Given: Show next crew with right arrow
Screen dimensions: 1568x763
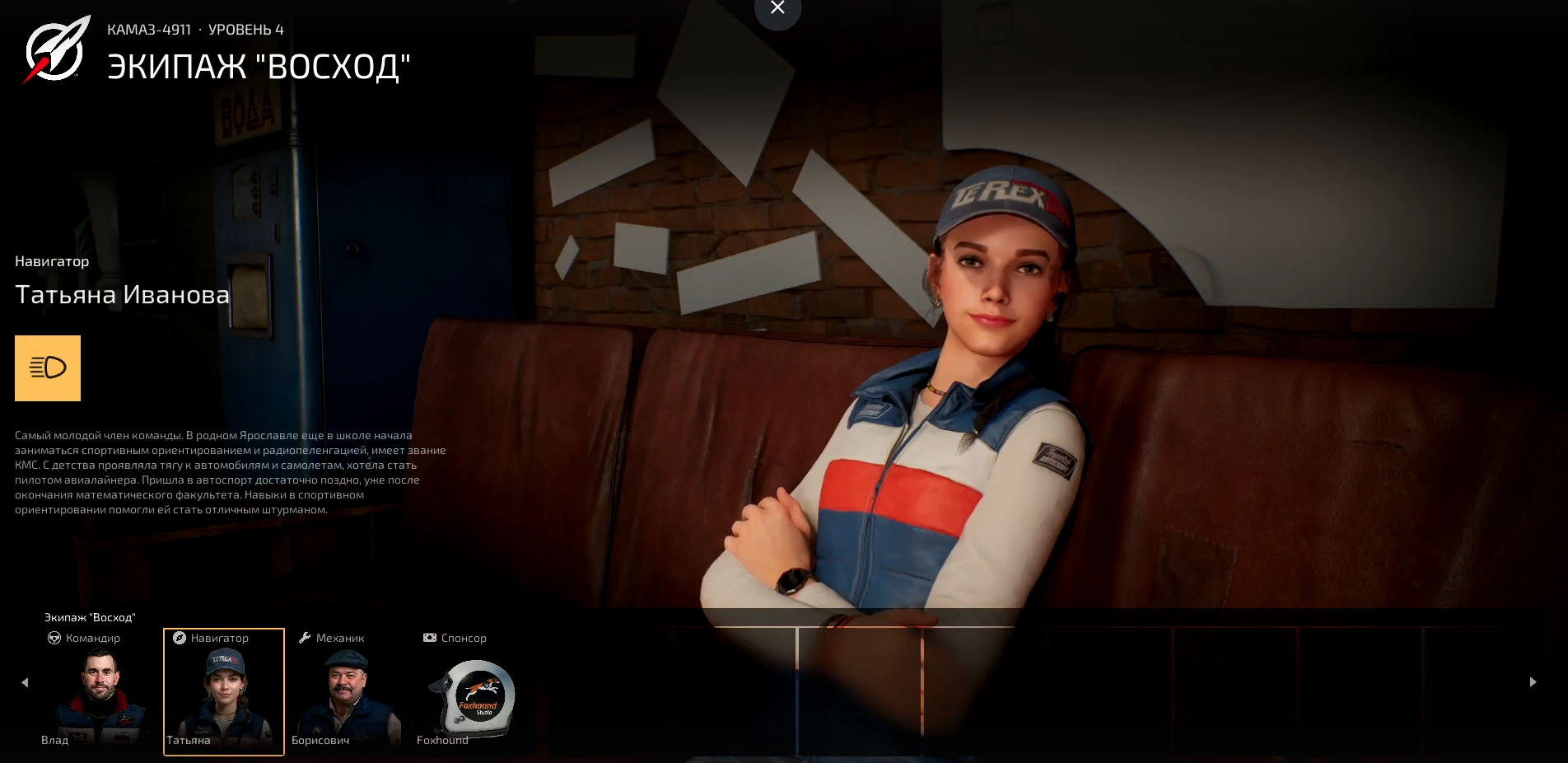Looking at the screenshot, I should pyautogui.click(x=1533, y=682).
